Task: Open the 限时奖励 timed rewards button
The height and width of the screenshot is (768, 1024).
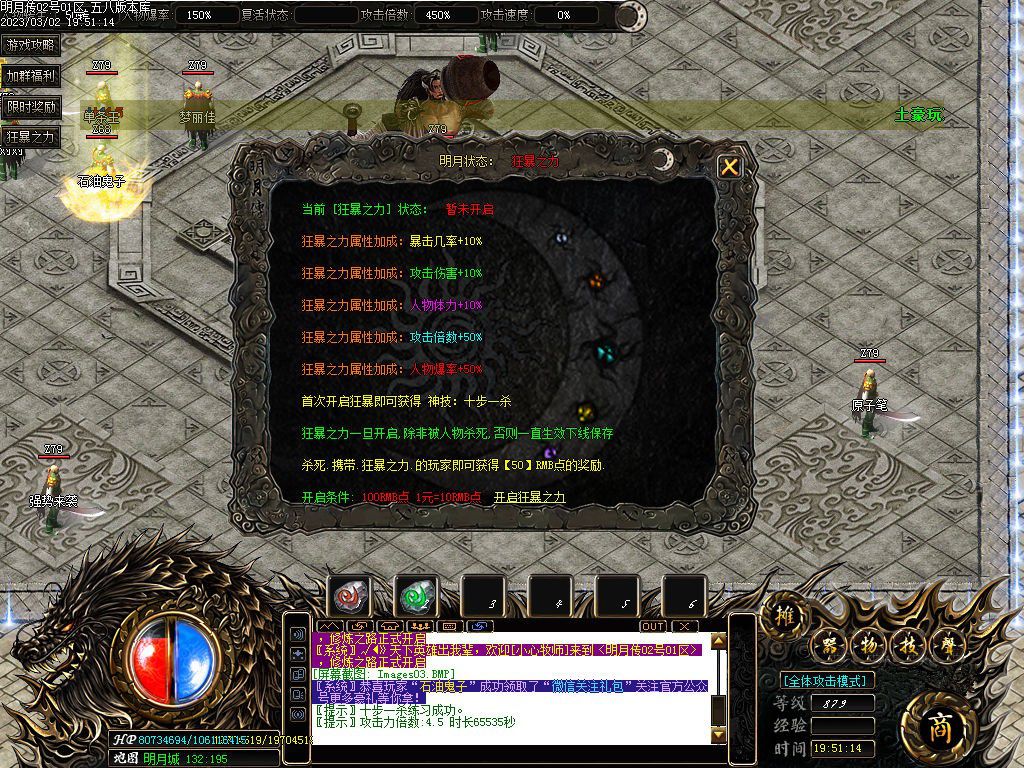Action: pos(30,107)
